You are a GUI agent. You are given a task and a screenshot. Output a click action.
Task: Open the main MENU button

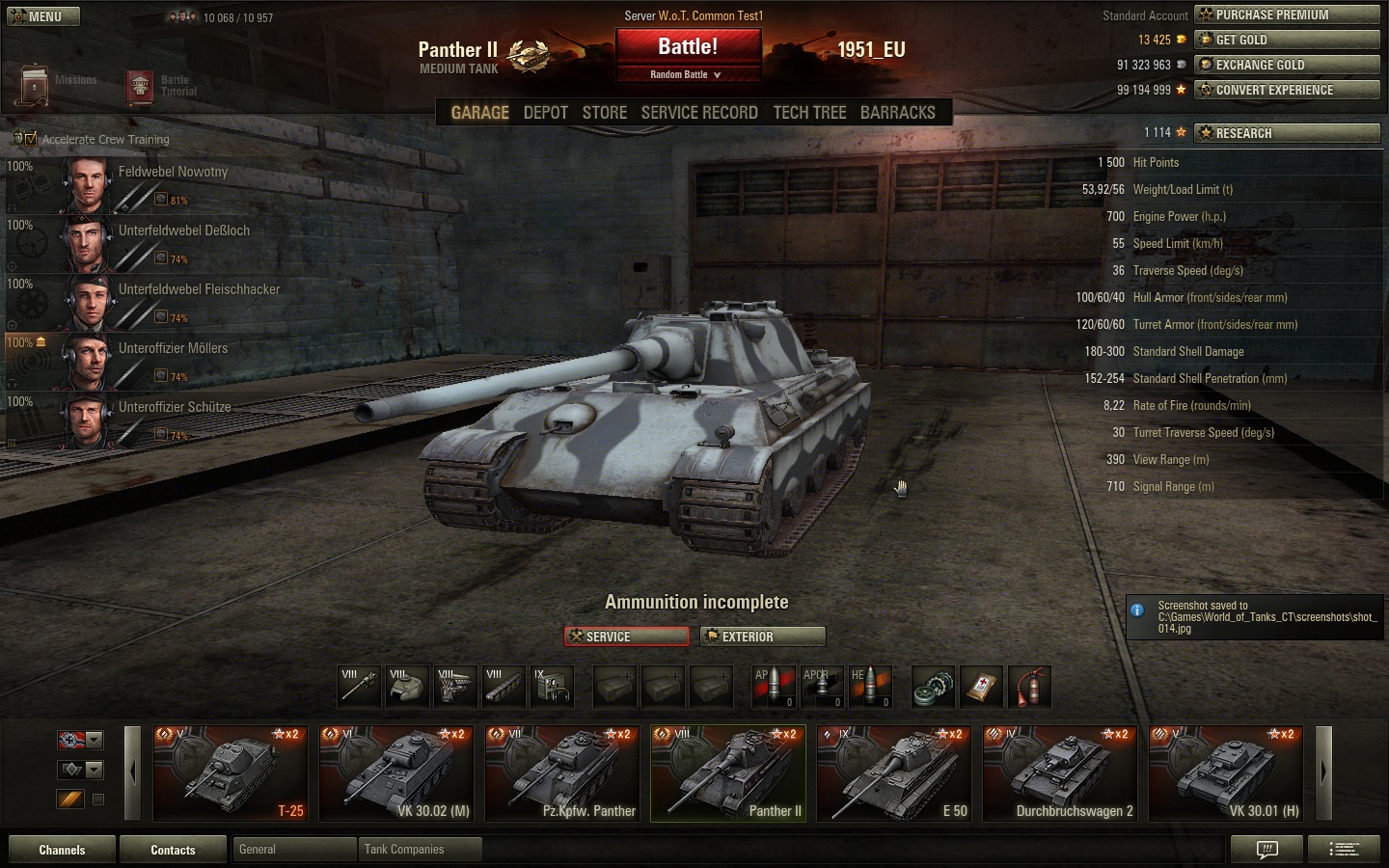coord(41,16)
